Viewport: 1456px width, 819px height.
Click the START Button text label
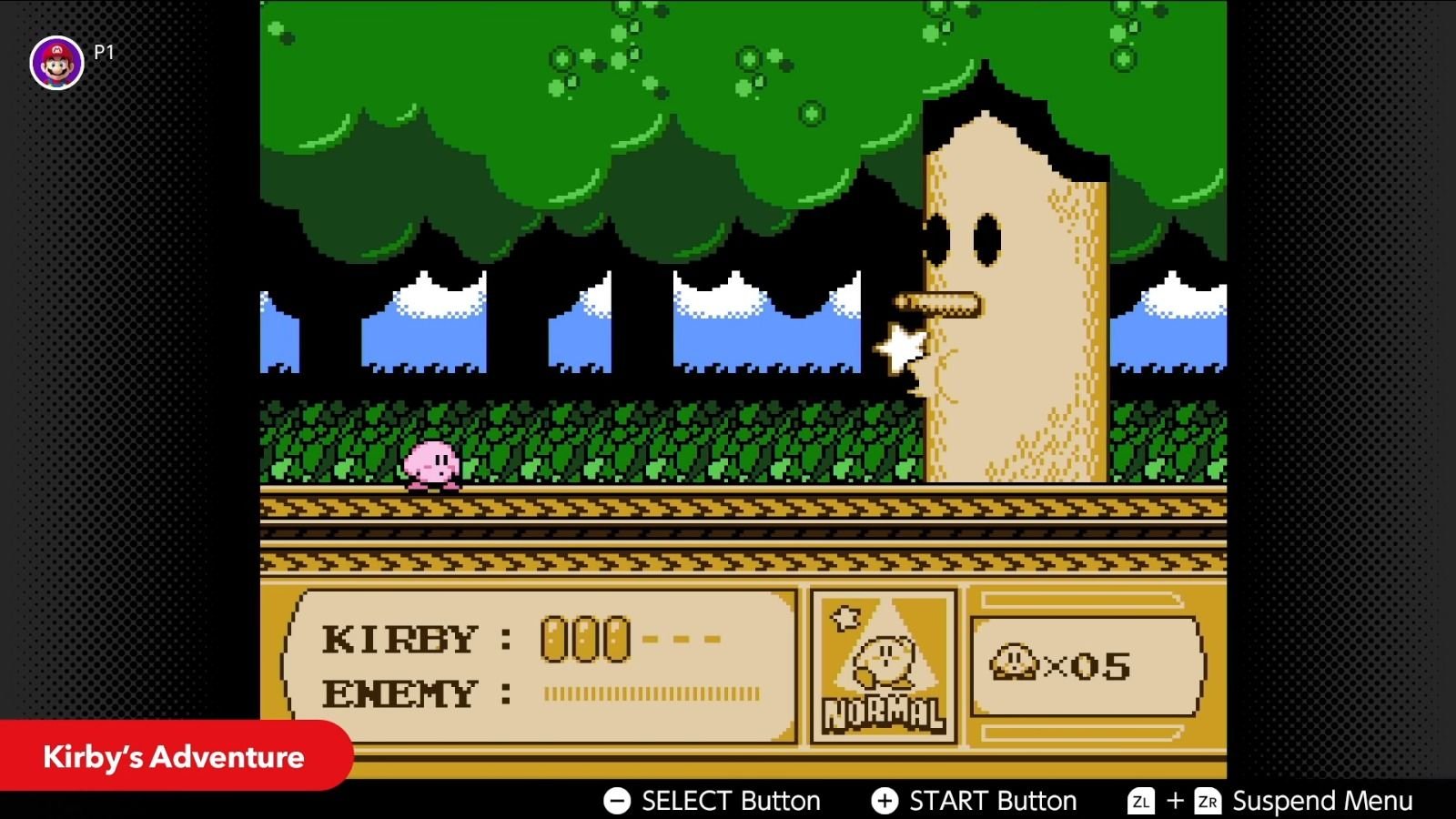[x=992, y=802]
